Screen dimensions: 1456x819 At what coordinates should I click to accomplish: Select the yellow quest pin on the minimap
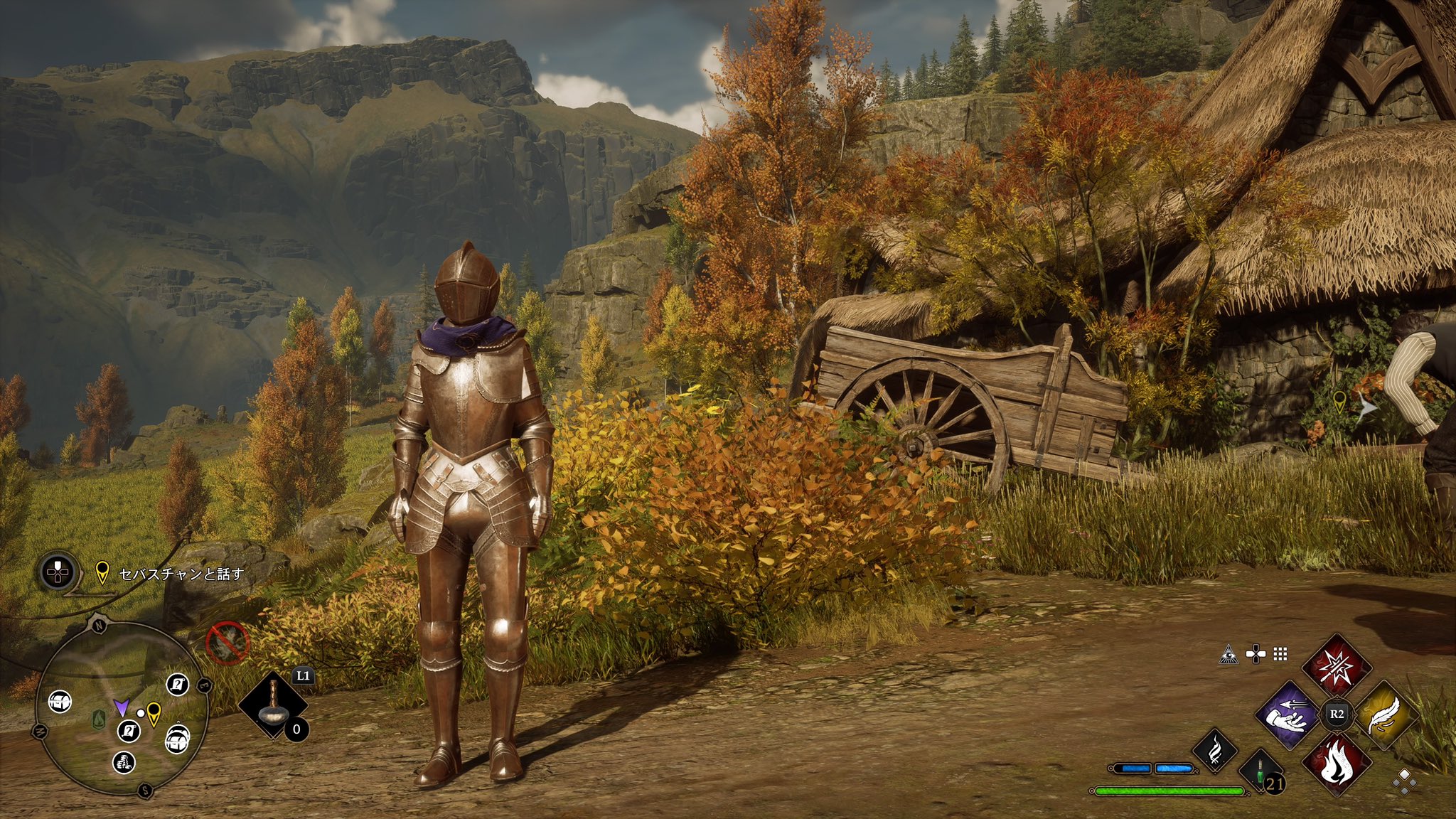point(154,713)
